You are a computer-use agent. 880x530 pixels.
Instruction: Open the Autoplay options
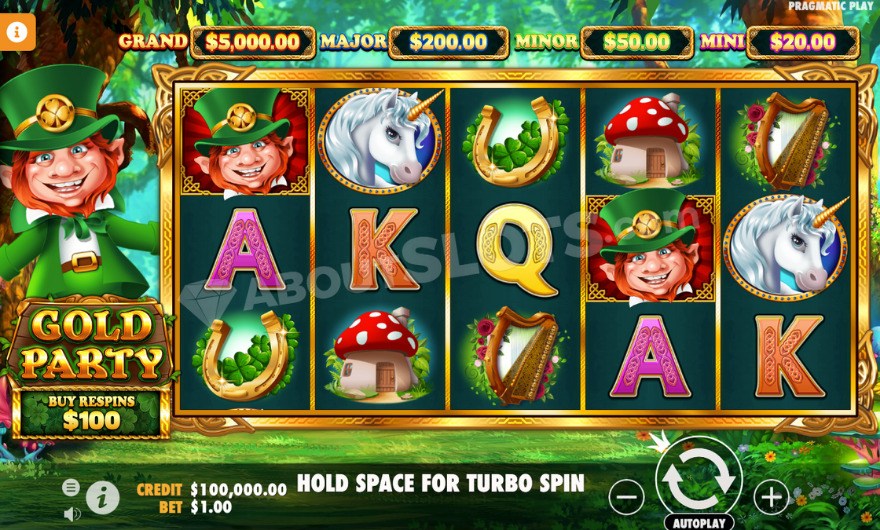click(698, 522)
